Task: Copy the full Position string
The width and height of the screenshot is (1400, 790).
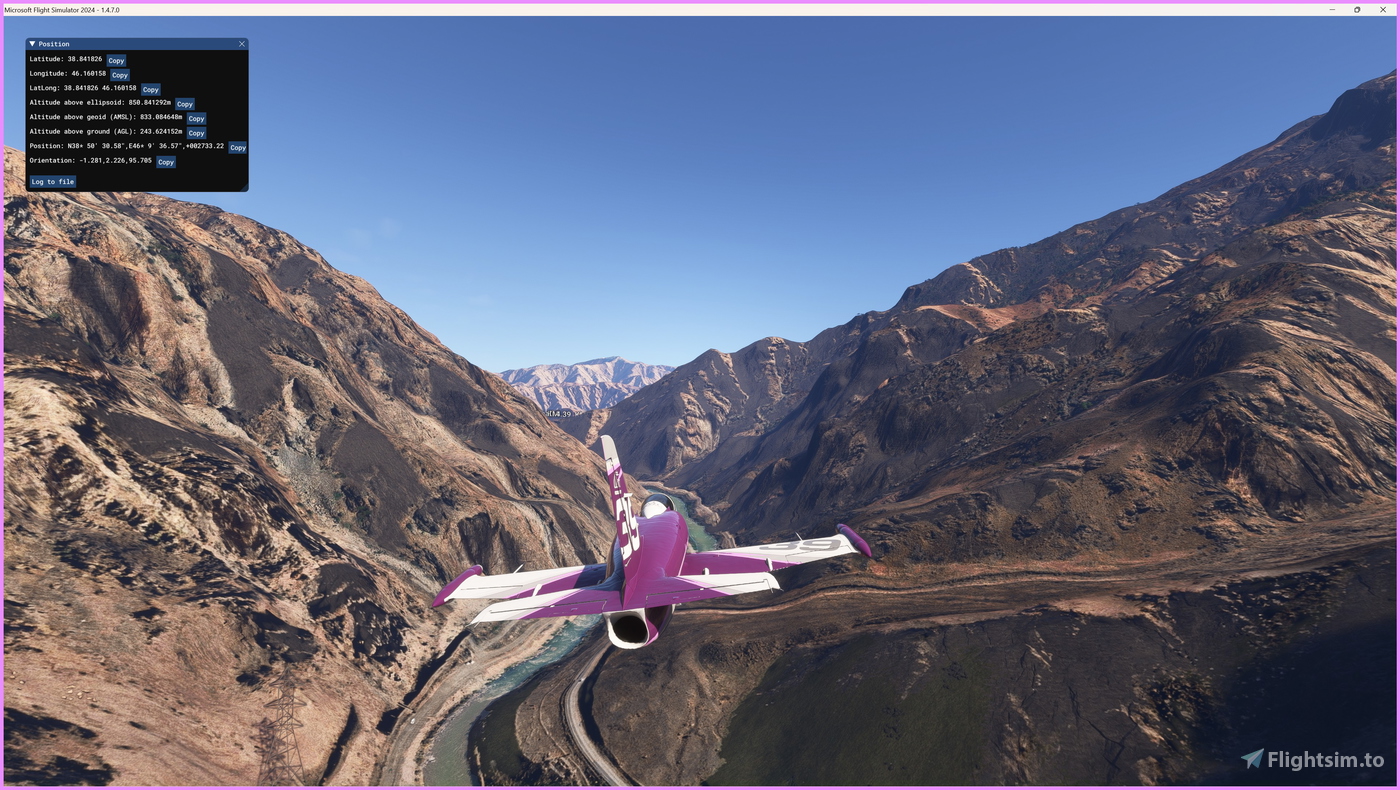Action: (x=238, y=148)
